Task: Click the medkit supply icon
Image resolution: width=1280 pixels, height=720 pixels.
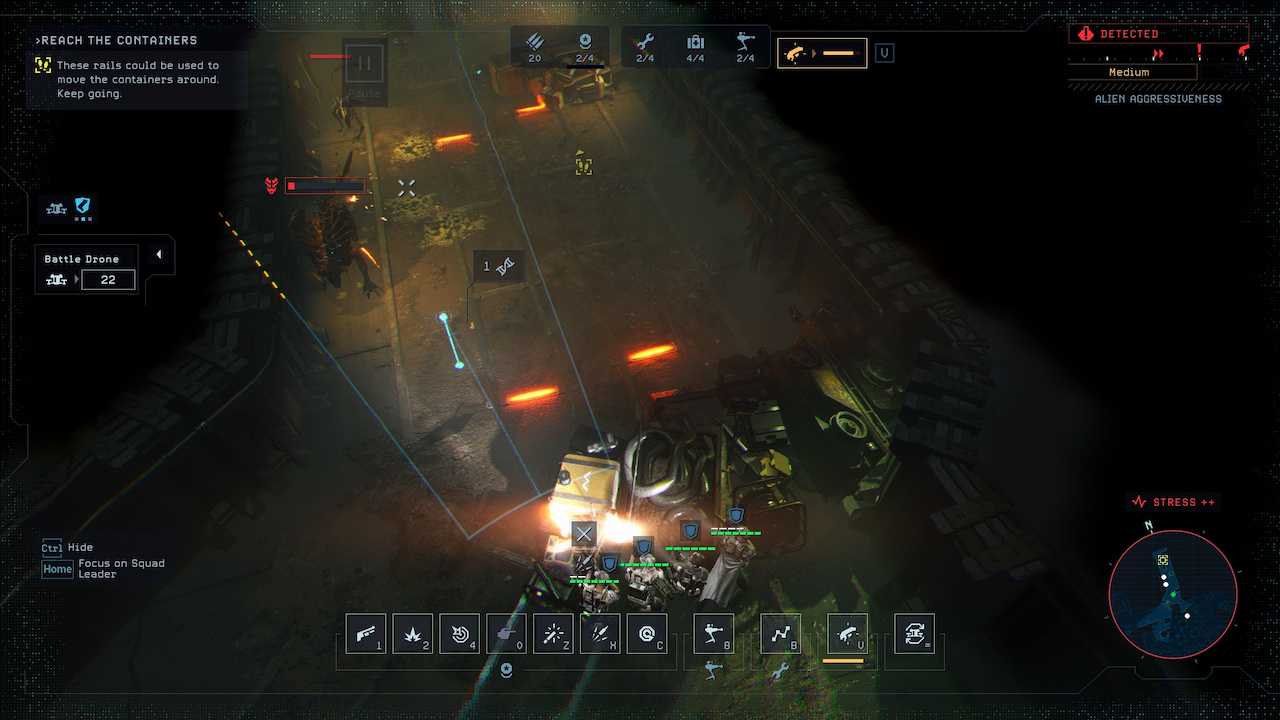Action: (695, 47)
